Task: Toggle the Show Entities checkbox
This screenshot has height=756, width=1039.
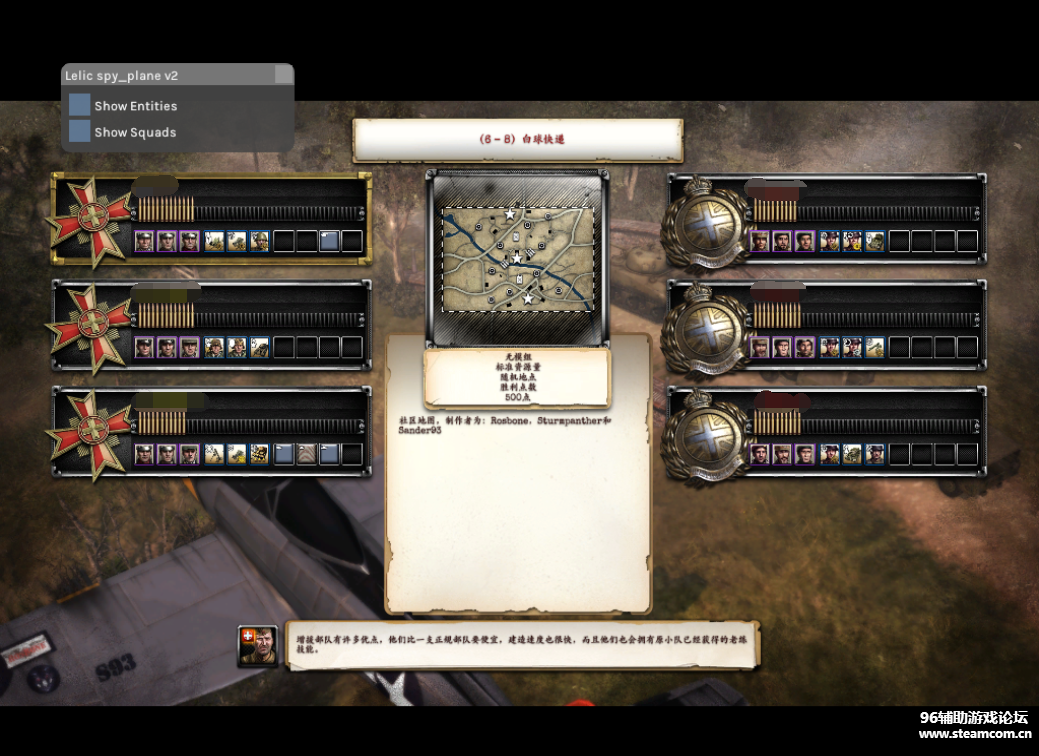Action: (x=80, y=105)
